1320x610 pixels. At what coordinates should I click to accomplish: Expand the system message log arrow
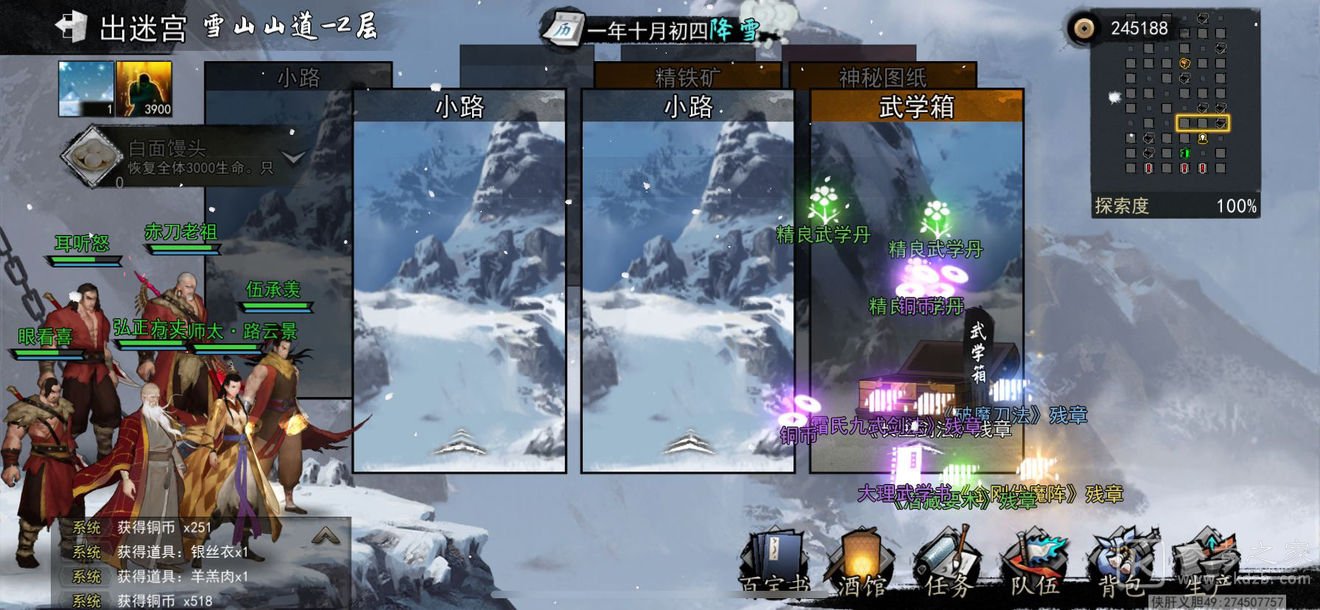pyautogui.click(x=324, y=536)
